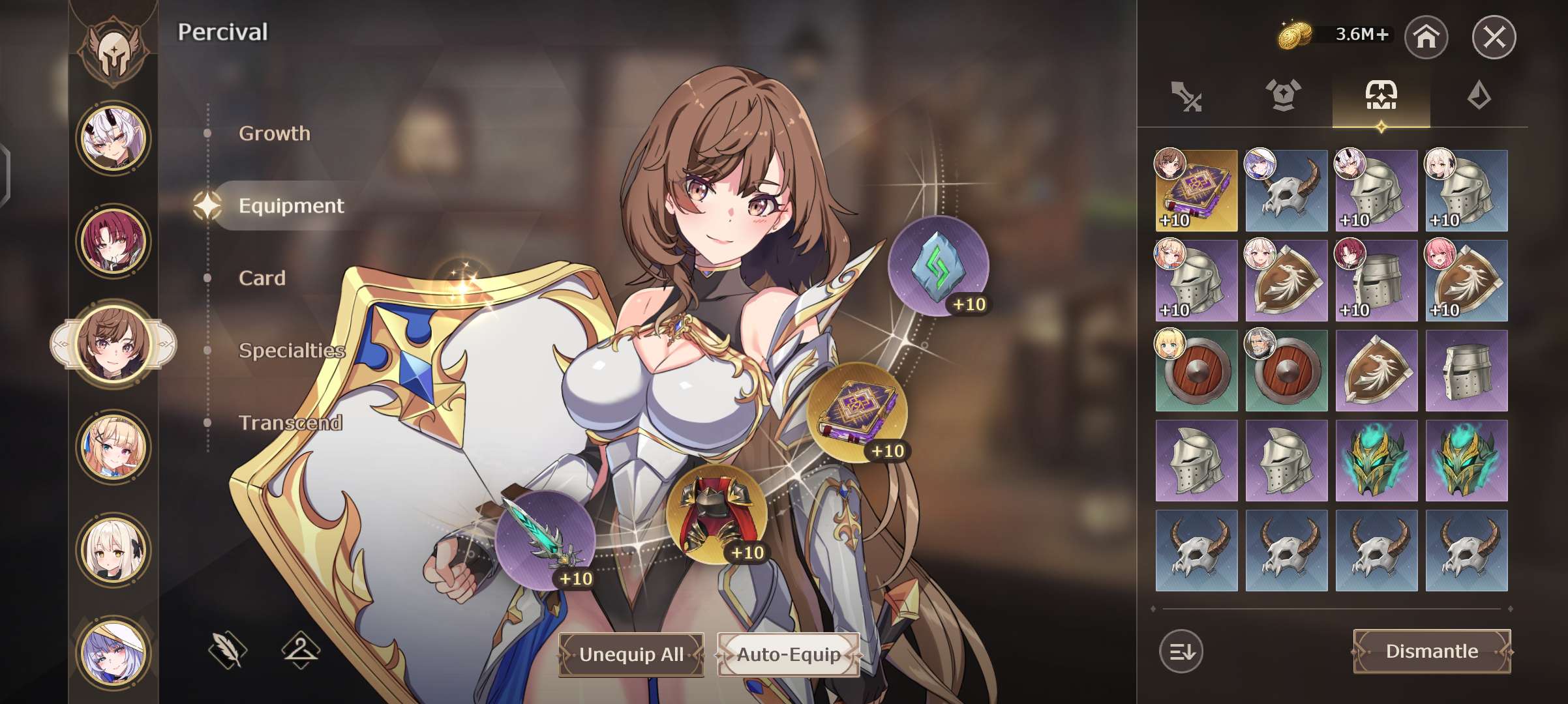The width and height of the screenshot is (1568, 704).
Task: Choose the gold spellbook in the inventory grid
Action: (x=1196, y=191)
